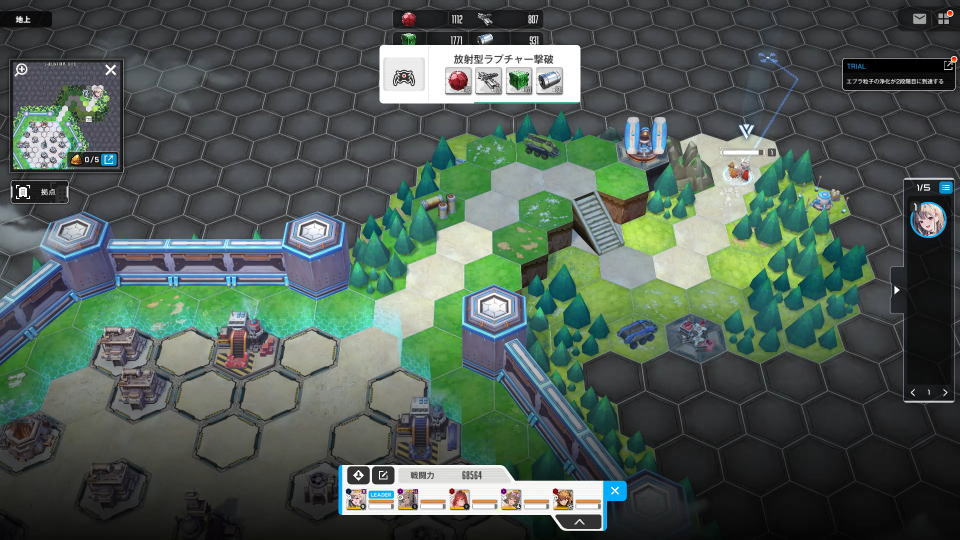The width and height of the screenshot is (960, 540).
Task: Go to the next squad list page
Action: pos(945,392)
